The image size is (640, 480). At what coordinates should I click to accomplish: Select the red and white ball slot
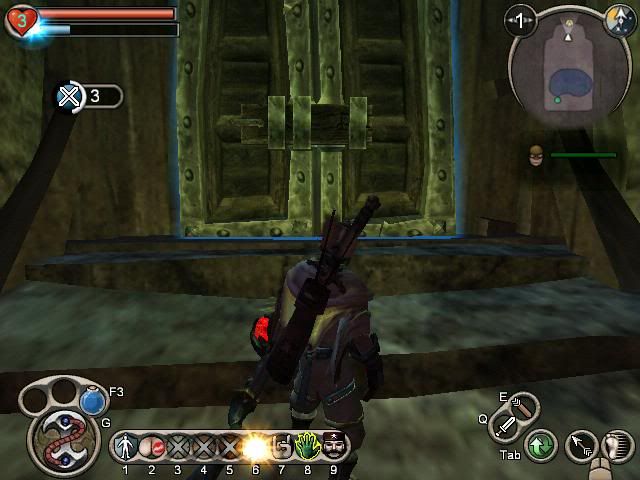click(x=151, y=445)
